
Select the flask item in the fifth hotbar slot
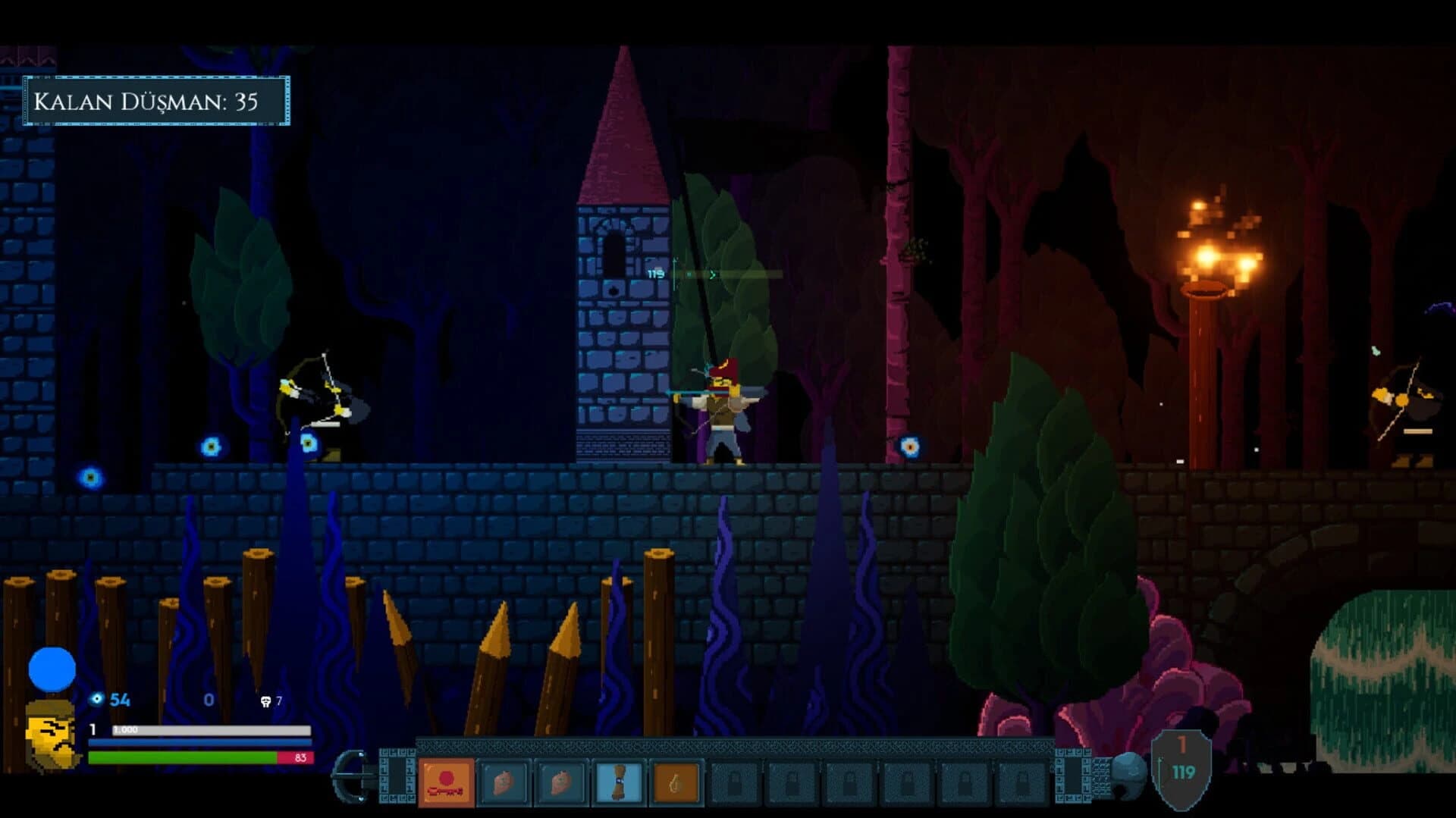click(675, 782)
